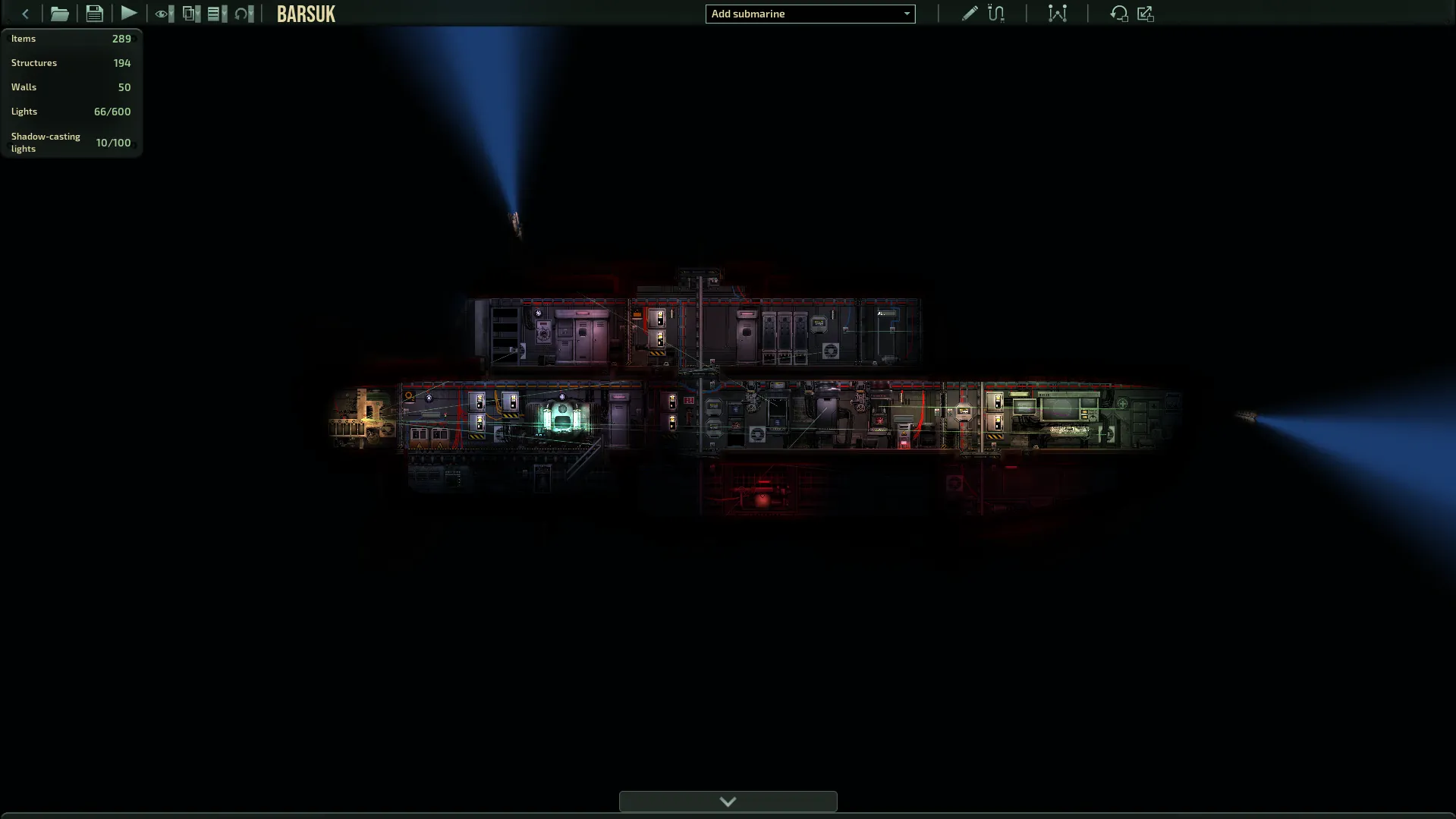1456x819 pixels.
Task: Go back using the left arrow button
Action: pyautogui.click(x=25, y=14)
